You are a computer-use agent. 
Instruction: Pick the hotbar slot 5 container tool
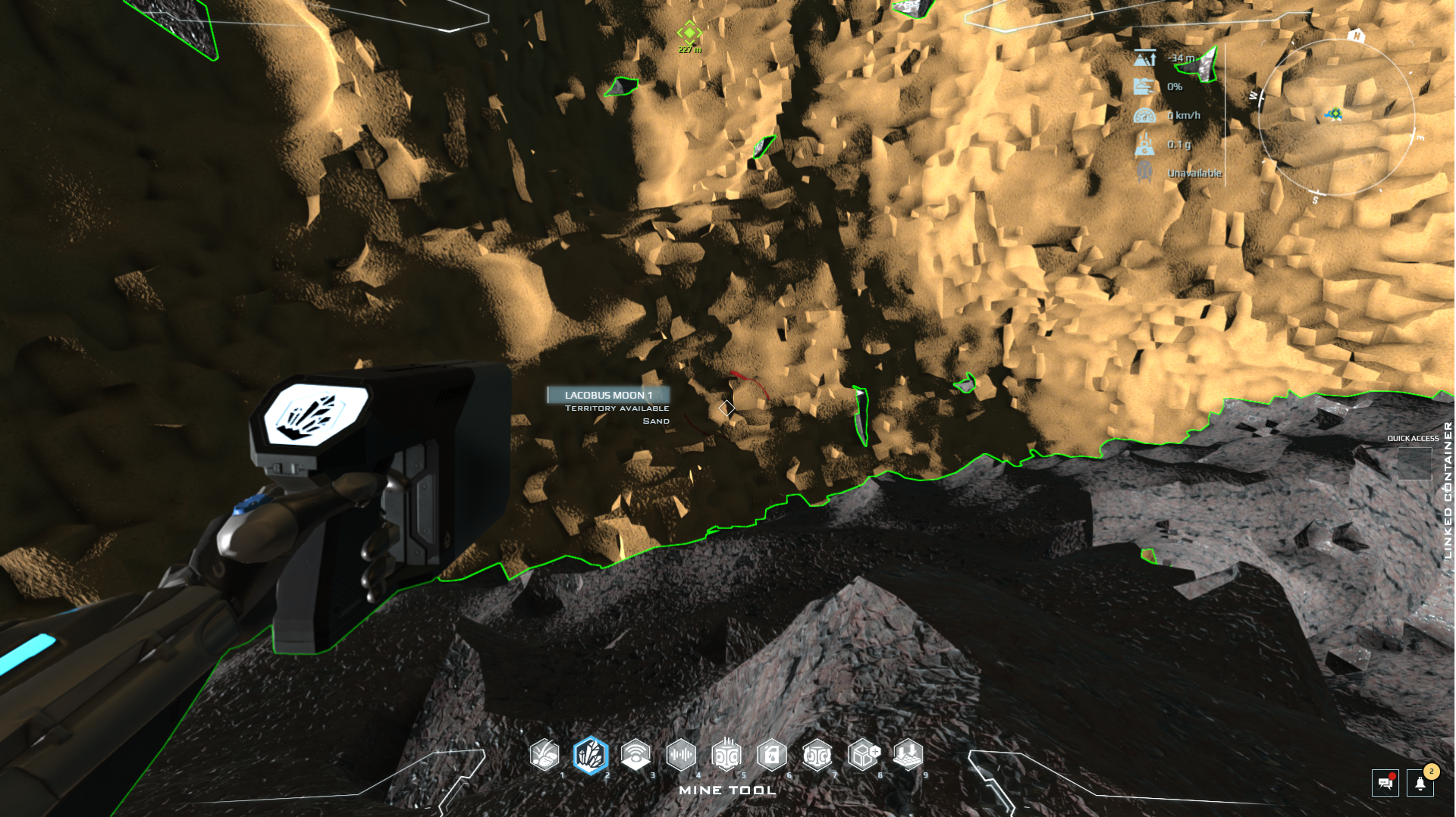tap(726, 755)
